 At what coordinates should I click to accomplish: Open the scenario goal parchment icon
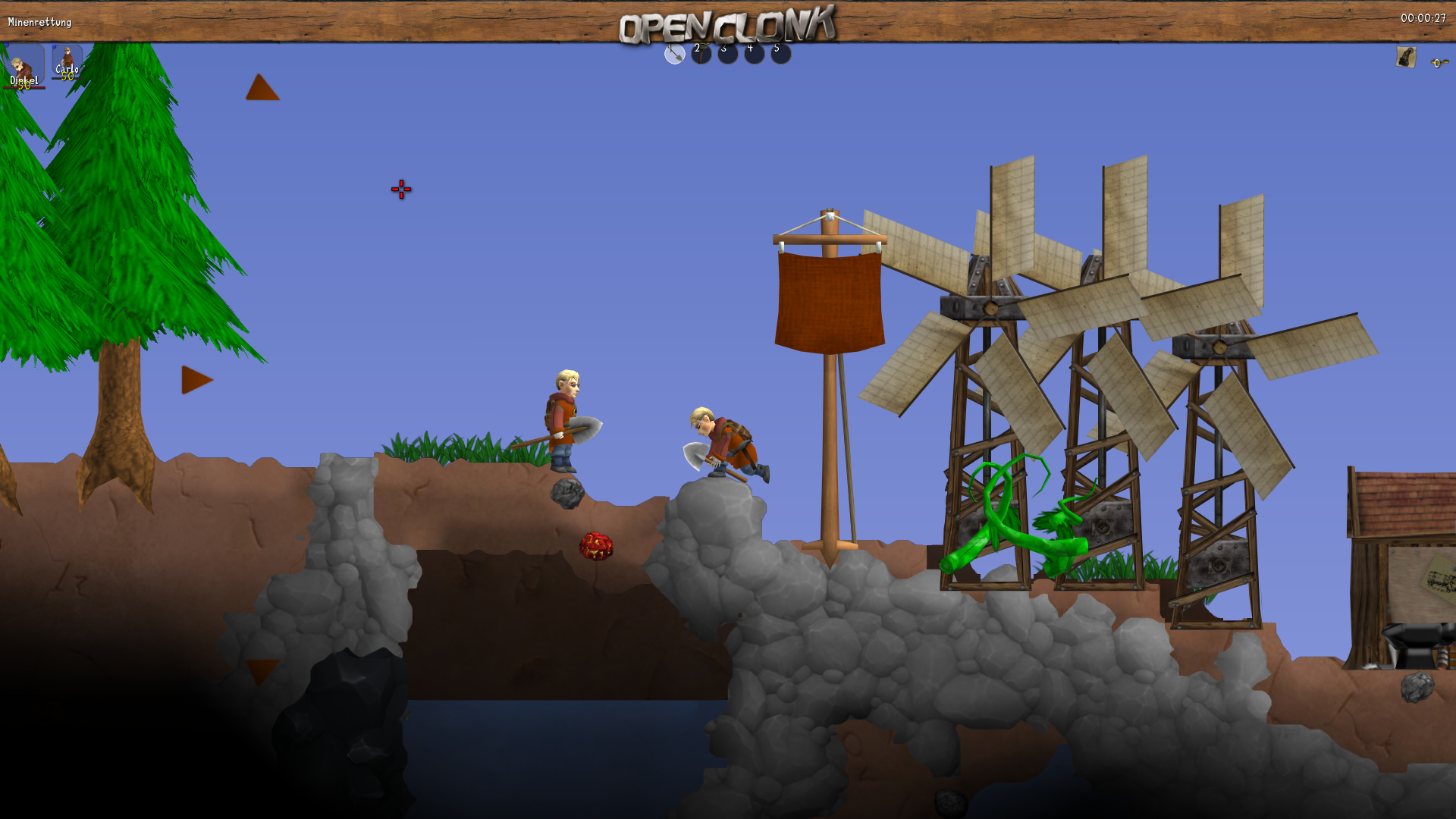coord(1405,58)
